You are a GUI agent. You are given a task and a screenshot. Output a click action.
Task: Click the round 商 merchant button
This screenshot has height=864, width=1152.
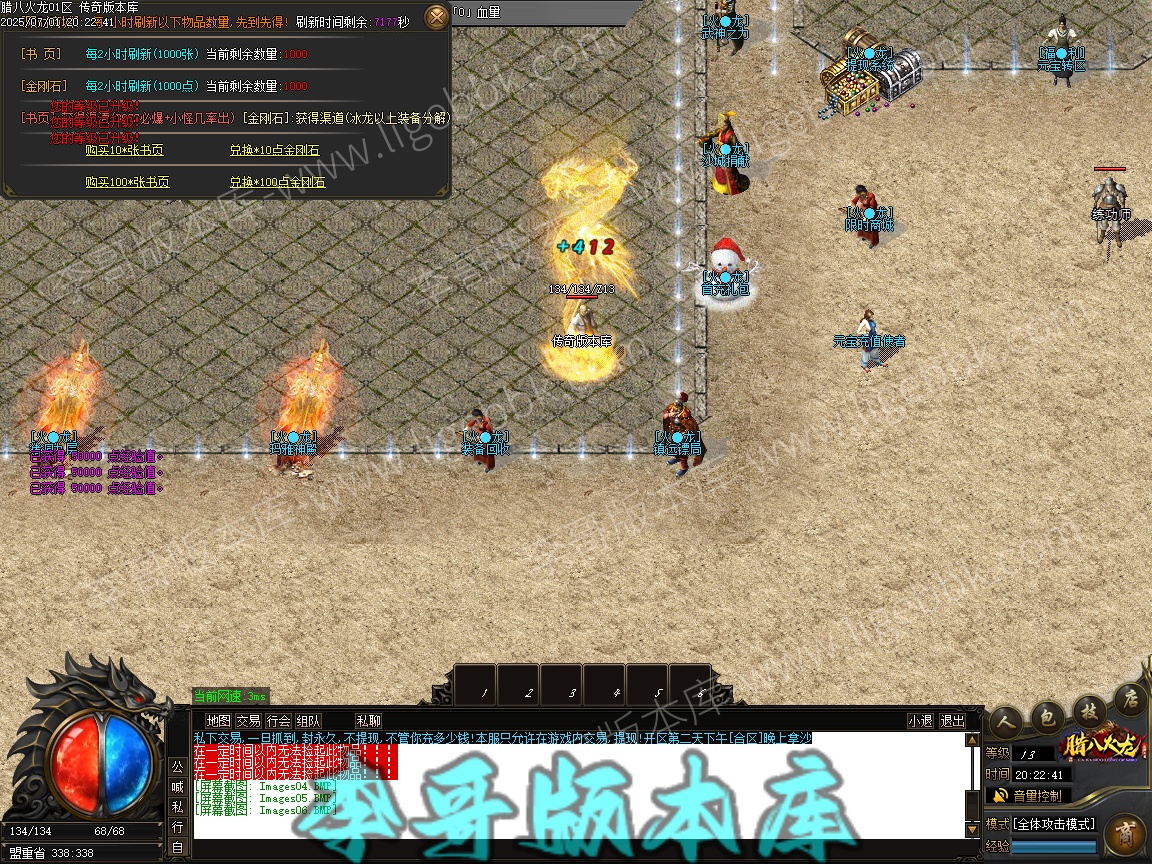[x=1124, y=834]
